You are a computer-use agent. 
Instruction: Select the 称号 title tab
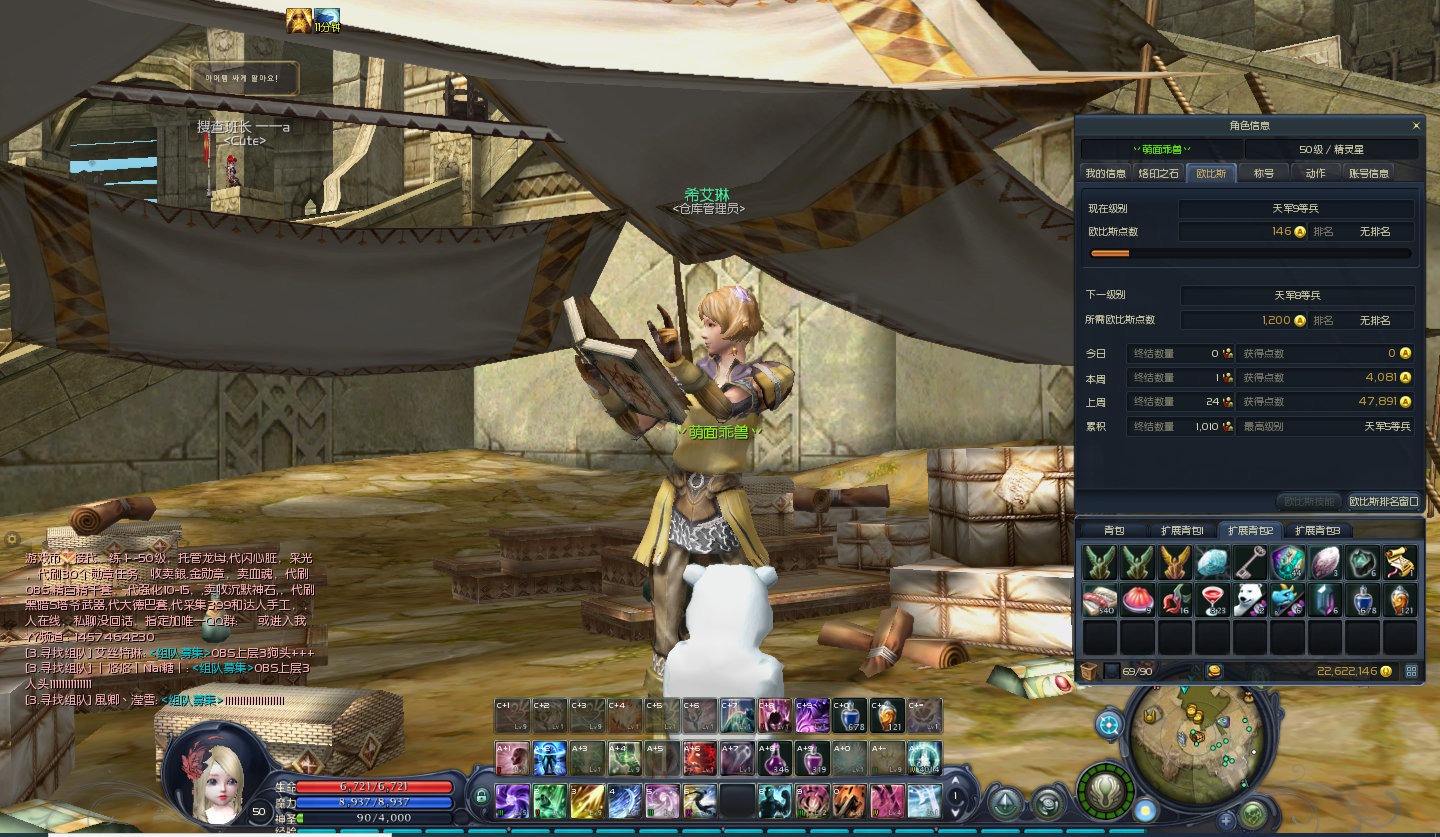click(1264, 173)
